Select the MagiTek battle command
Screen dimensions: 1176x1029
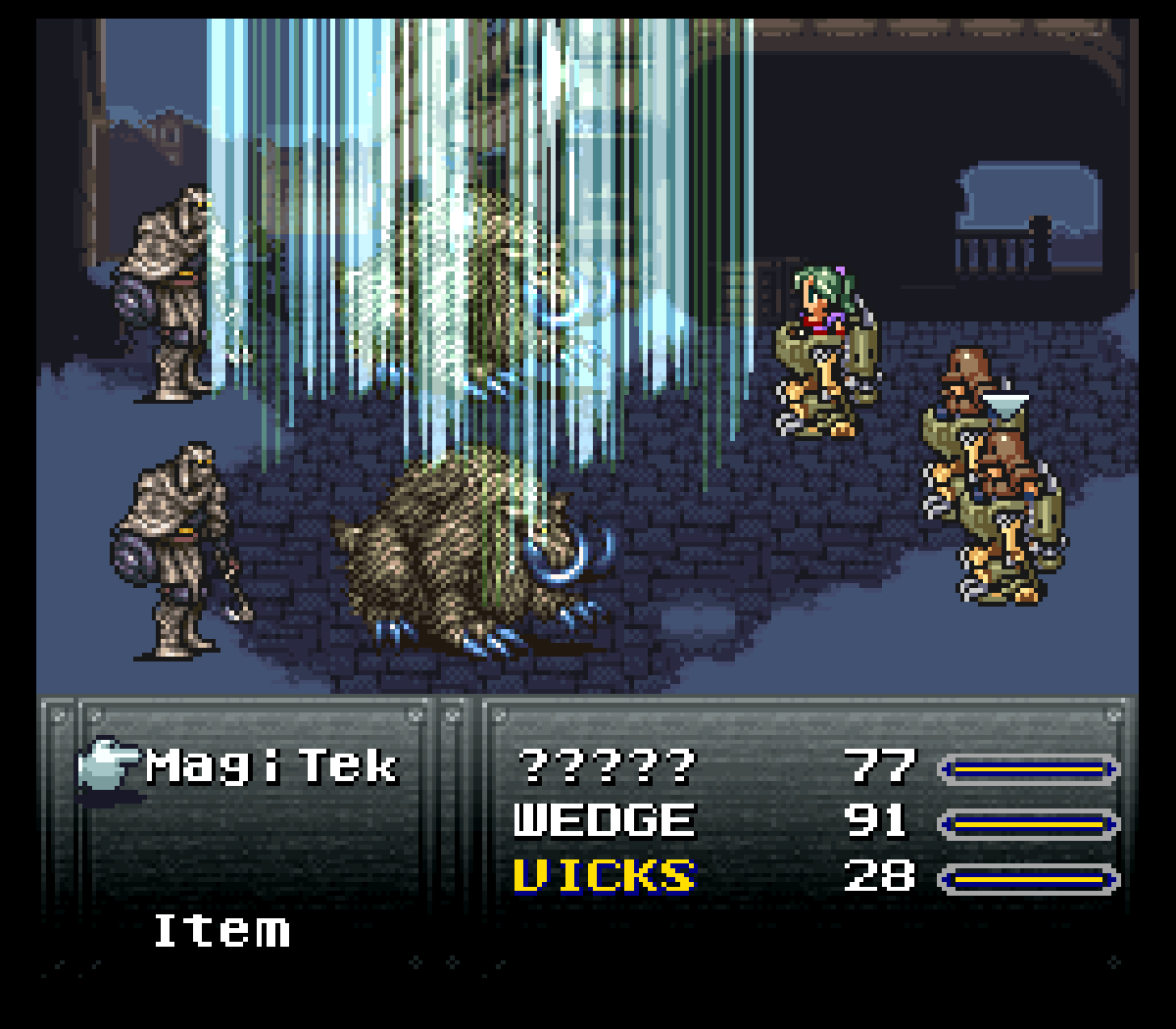click(271, 766)
